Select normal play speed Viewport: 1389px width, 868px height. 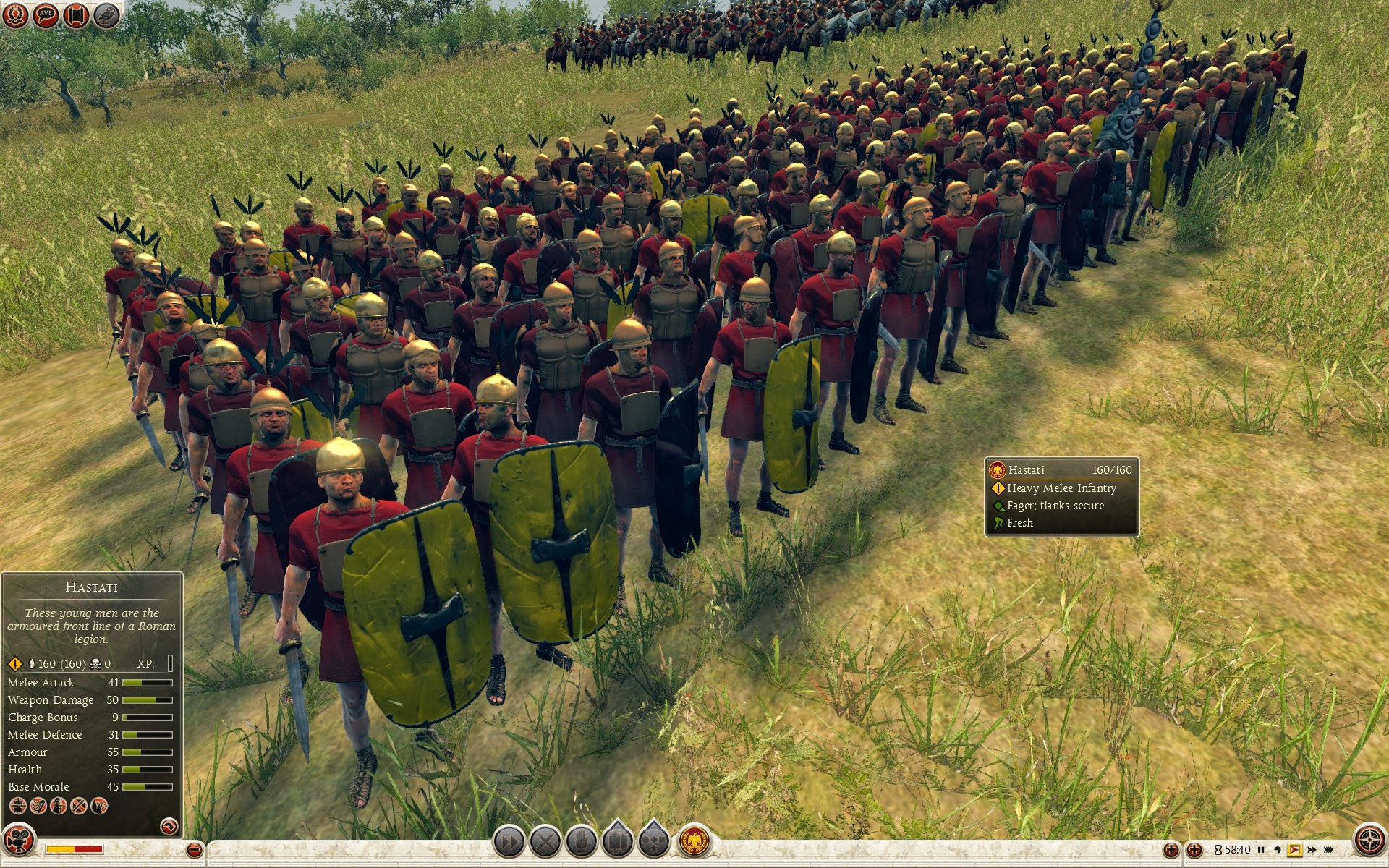coord(1294,850)
